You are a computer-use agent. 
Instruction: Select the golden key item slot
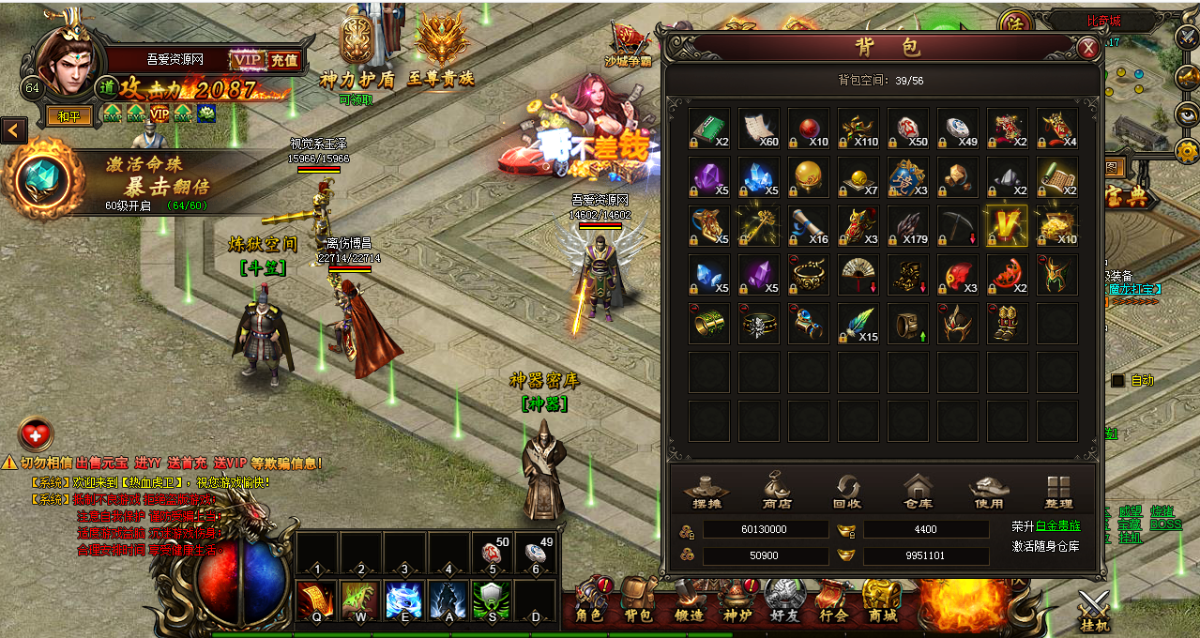(x=759, y=226)
